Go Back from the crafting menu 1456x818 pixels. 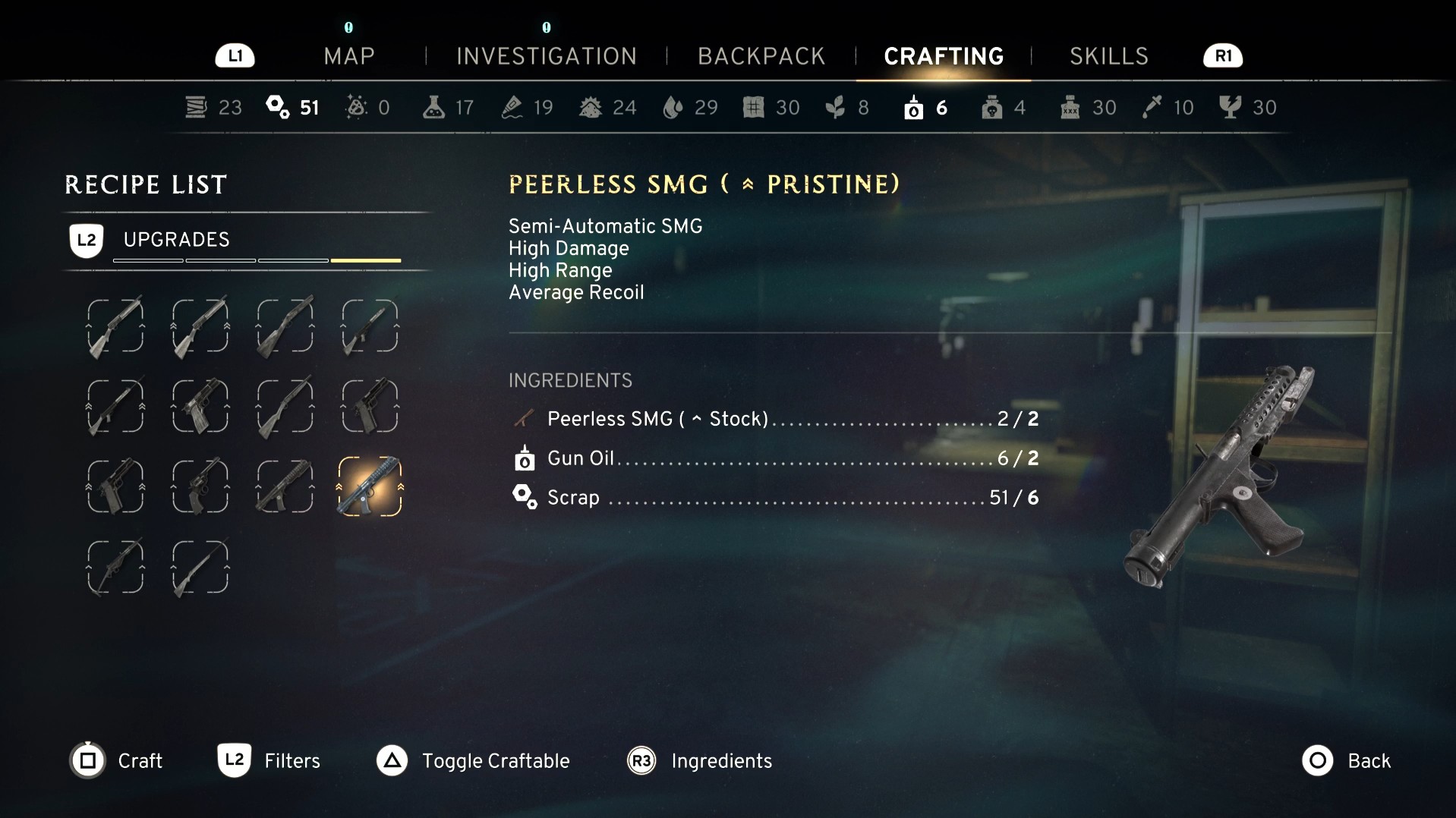(x=1346, y=760)
